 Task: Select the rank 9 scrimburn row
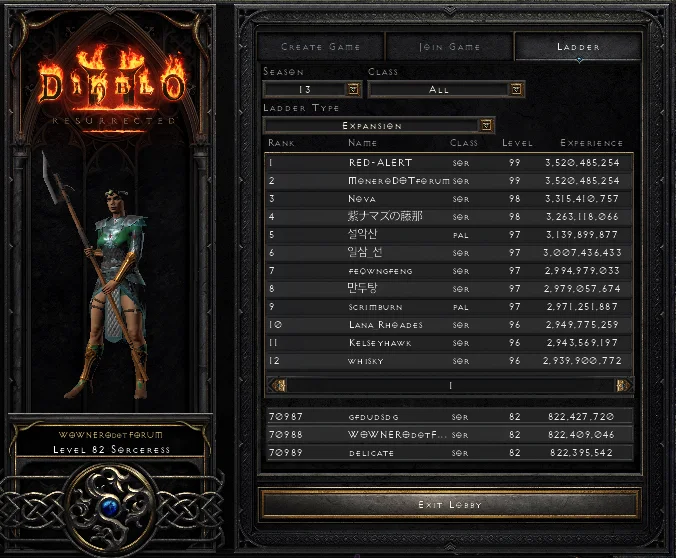click(449, 307)
